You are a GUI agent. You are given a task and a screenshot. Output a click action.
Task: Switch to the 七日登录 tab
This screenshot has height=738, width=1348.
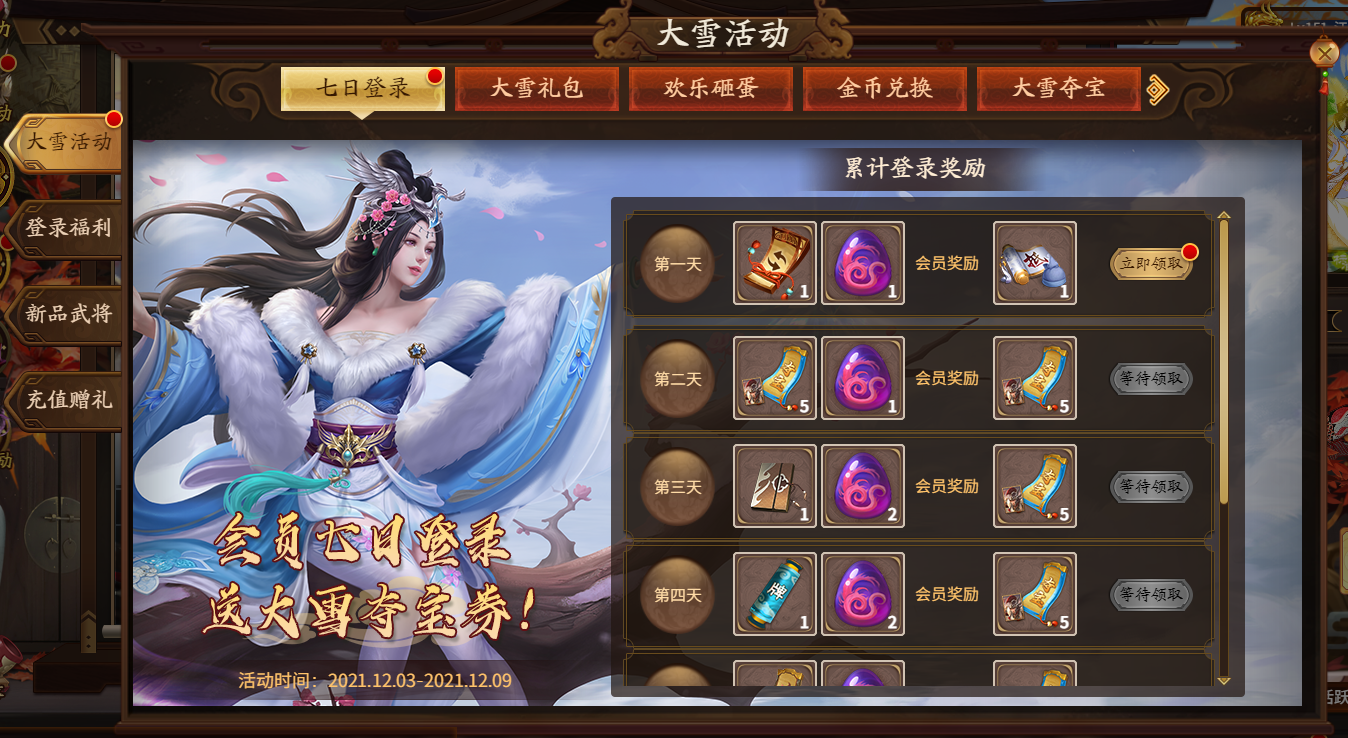(x=362, y=89)
